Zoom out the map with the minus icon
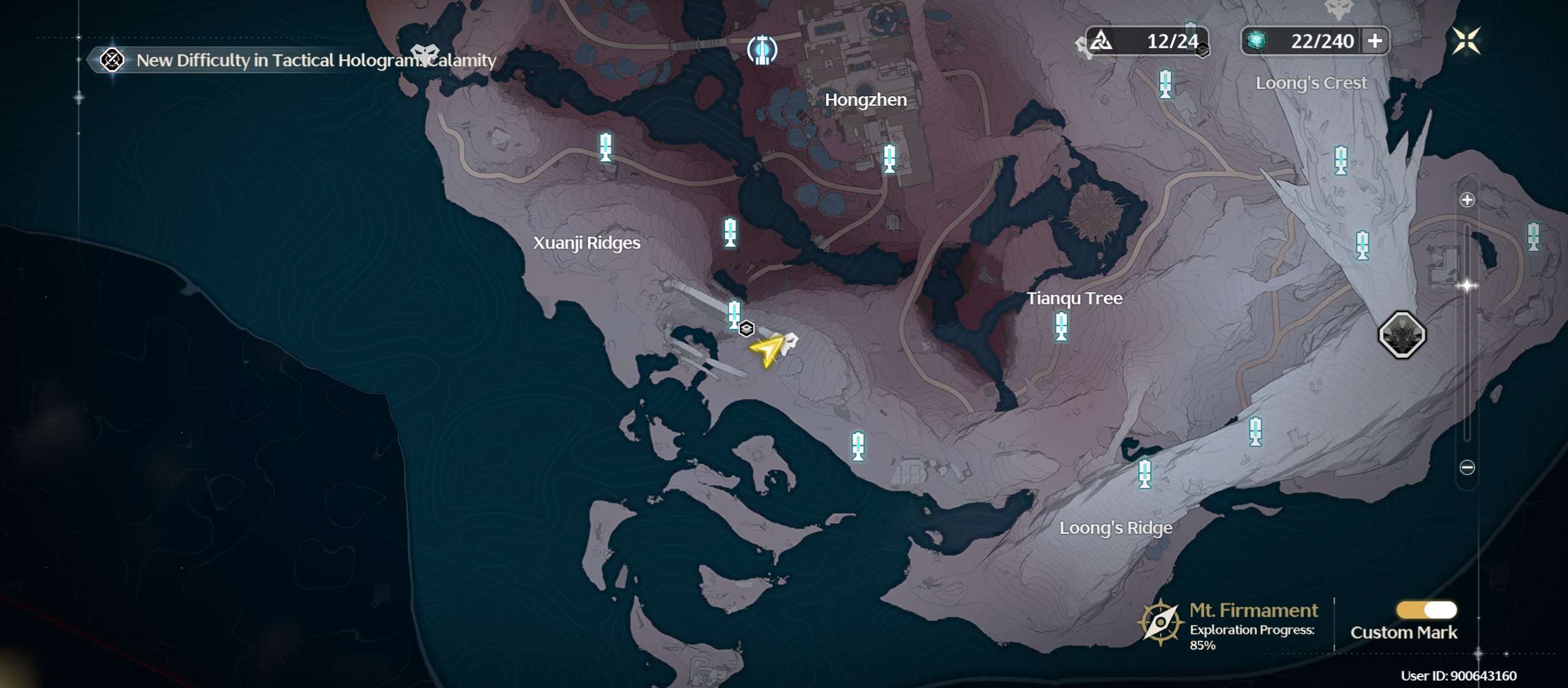Image resolution: width=1568 pixels, height=688 pixels. point(1467,468)
